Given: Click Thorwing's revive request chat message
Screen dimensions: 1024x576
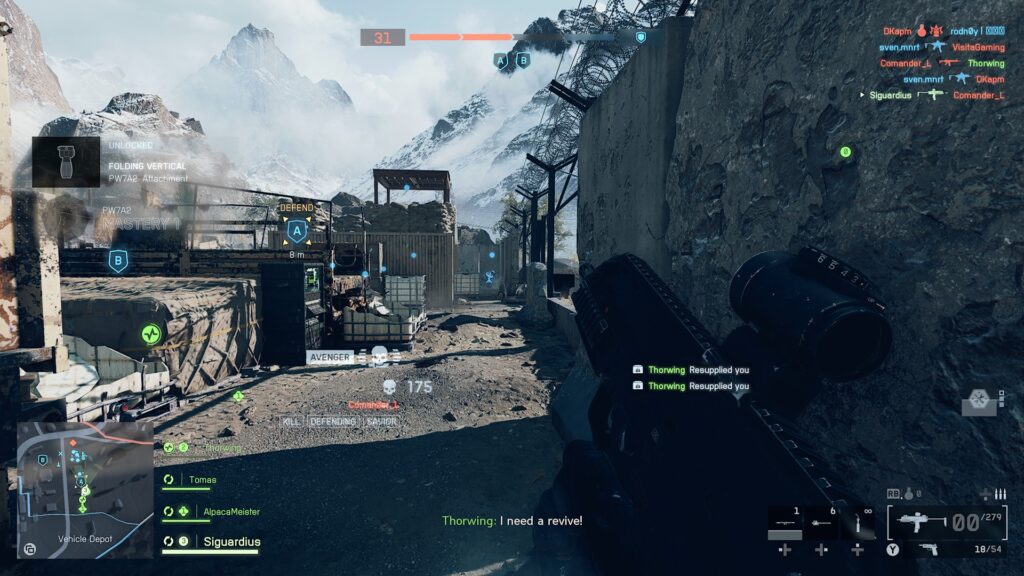Looking at the screenshot, I should 512,521.
